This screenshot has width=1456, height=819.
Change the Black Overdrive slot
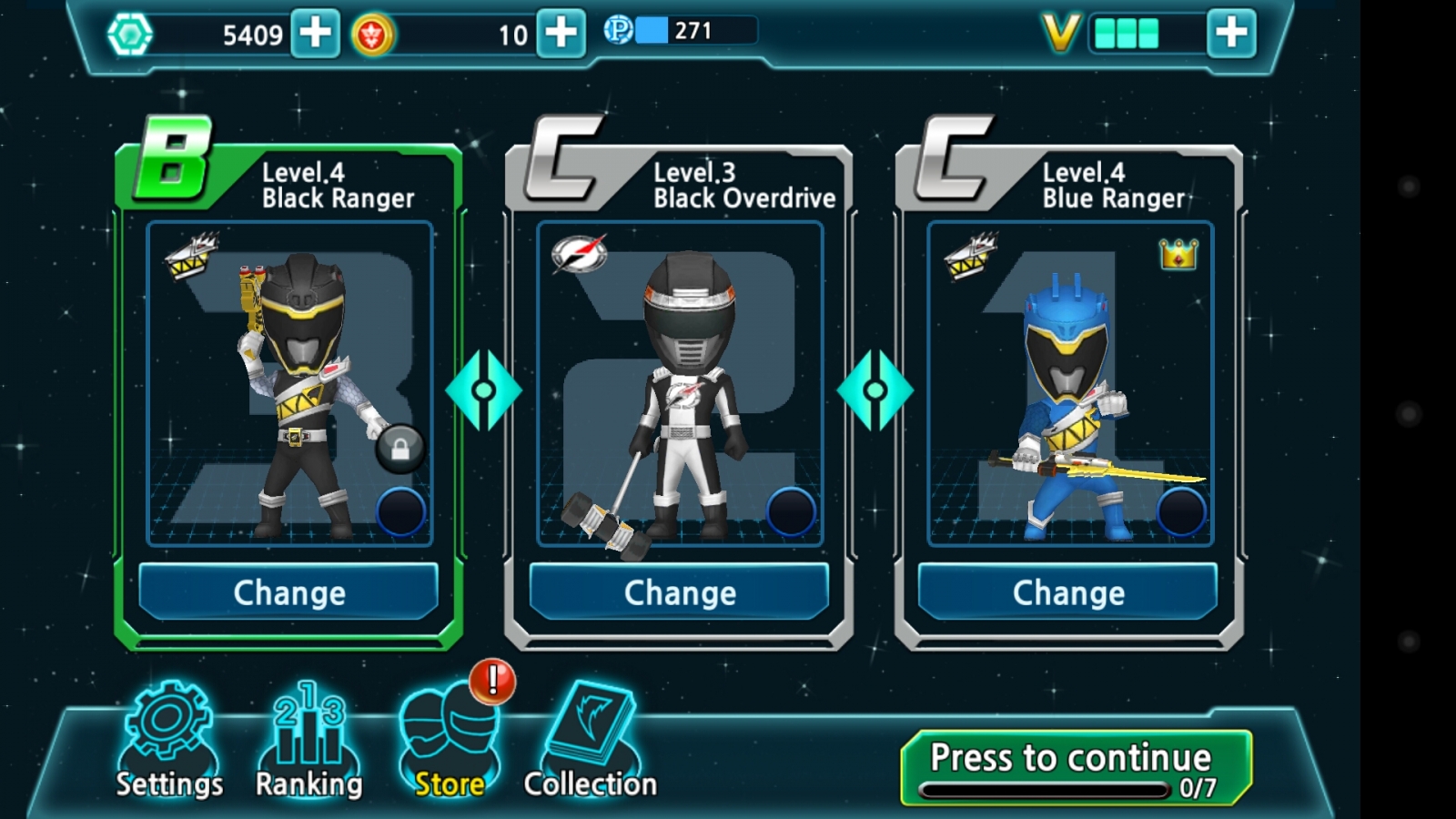680,592
